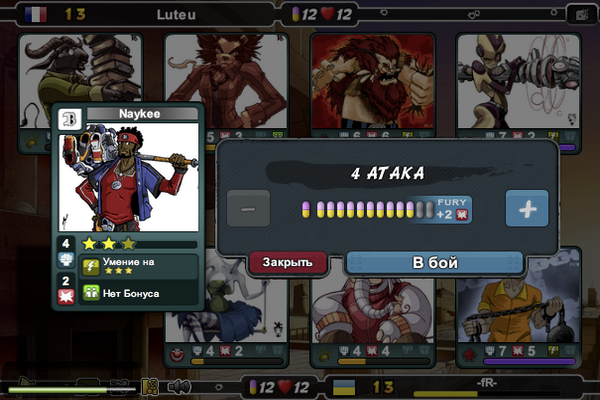Toggle the Fury +2 bonus
The width and height of the screenshot is (600, 400).
[x=453, y=209]
